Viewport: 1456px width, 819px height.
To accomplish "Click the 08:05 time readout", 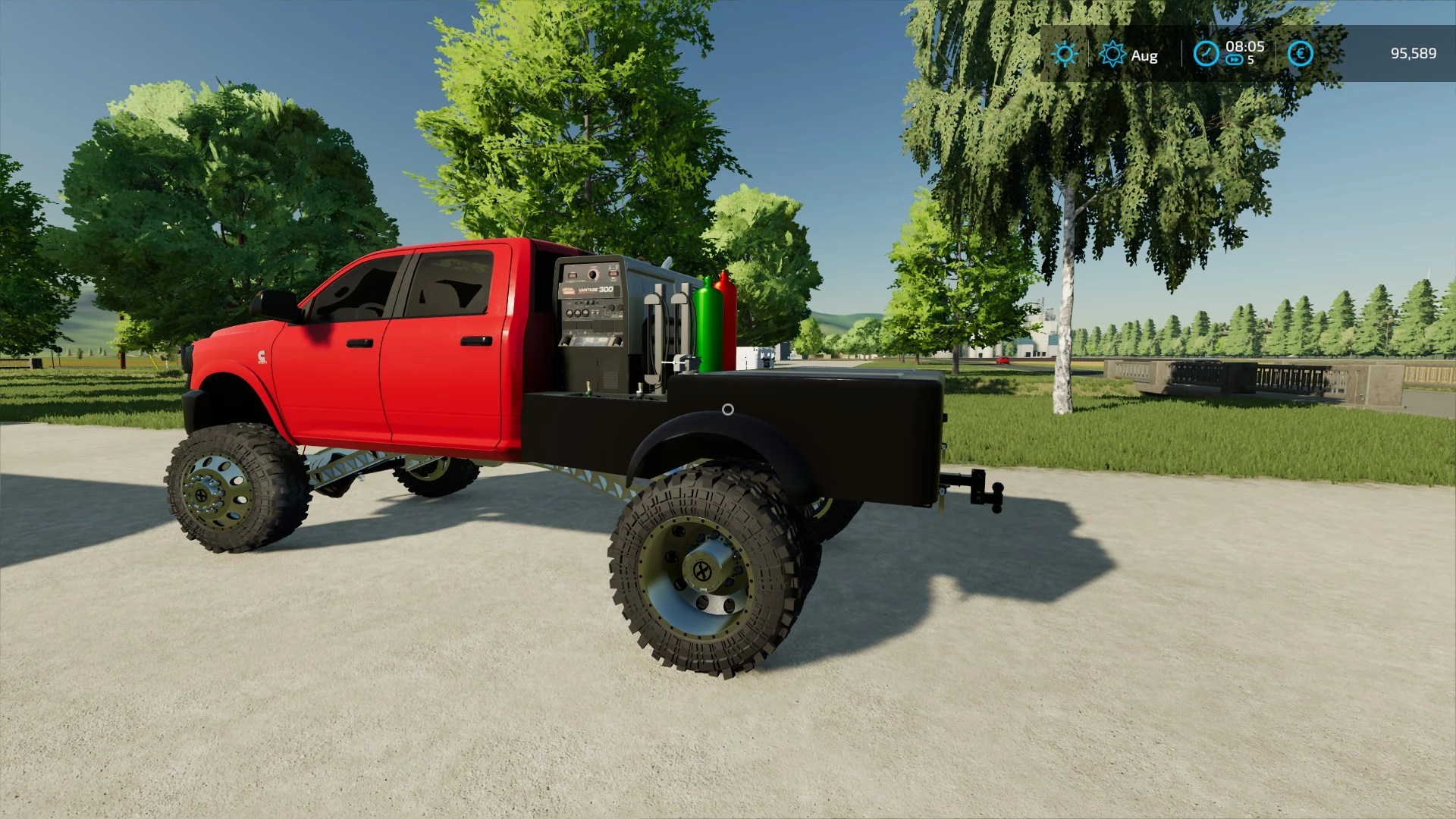I will tap(1245, 47).
